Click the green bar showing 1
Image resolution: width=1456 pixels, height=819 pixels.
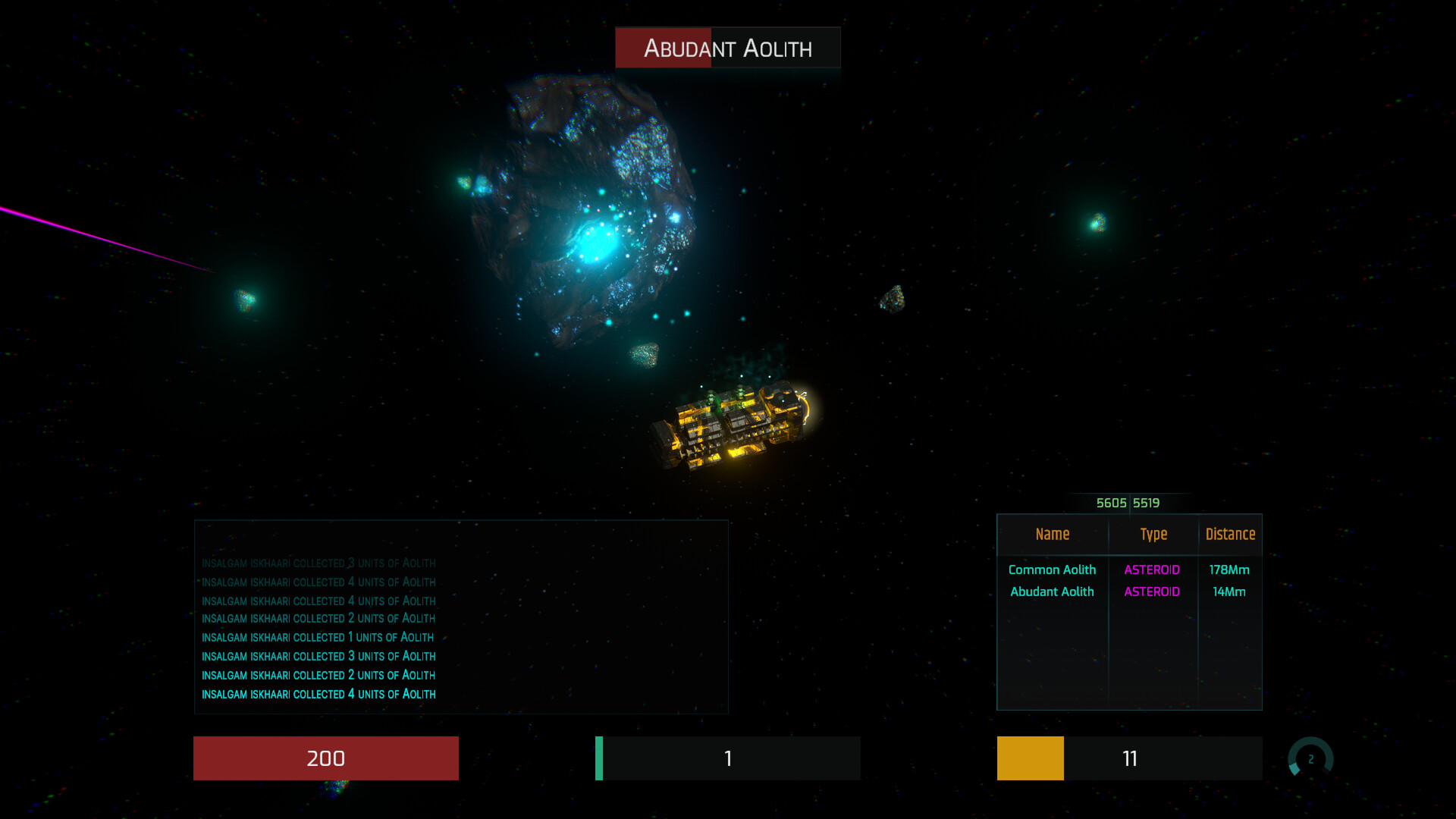727,758
